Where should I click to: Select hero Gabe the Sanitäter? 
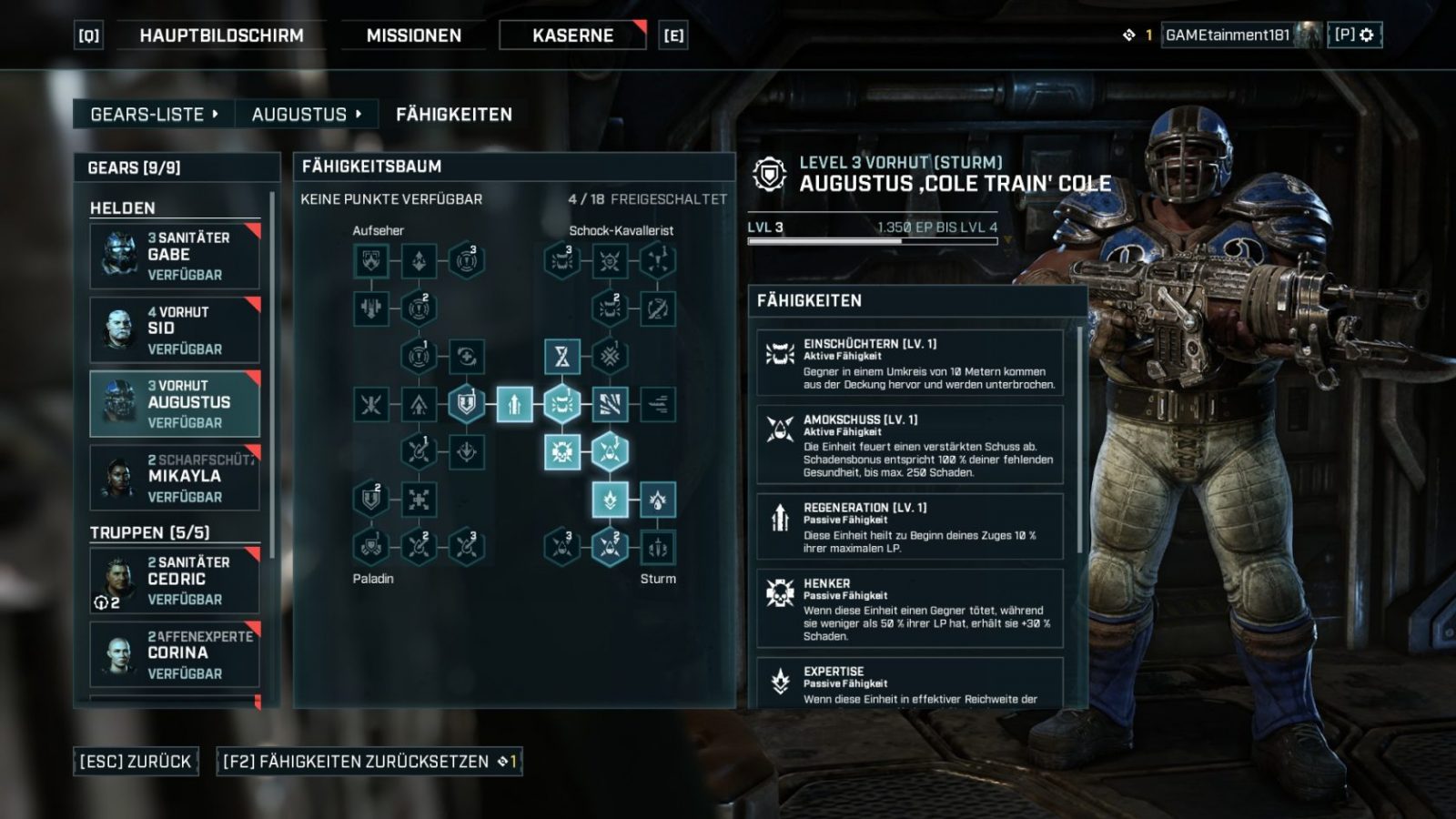tap(175, 256)
